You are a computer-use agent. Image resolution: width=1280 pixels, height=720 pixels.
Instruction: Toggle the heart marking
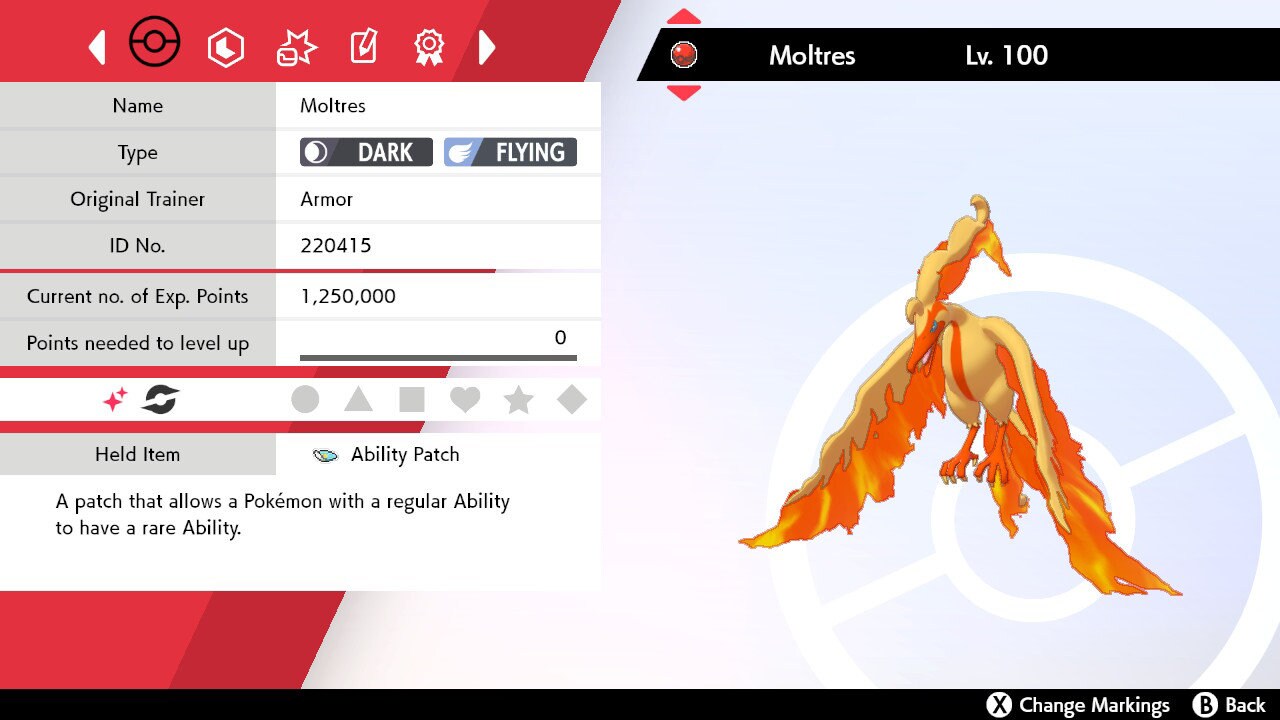coord(466,399)
